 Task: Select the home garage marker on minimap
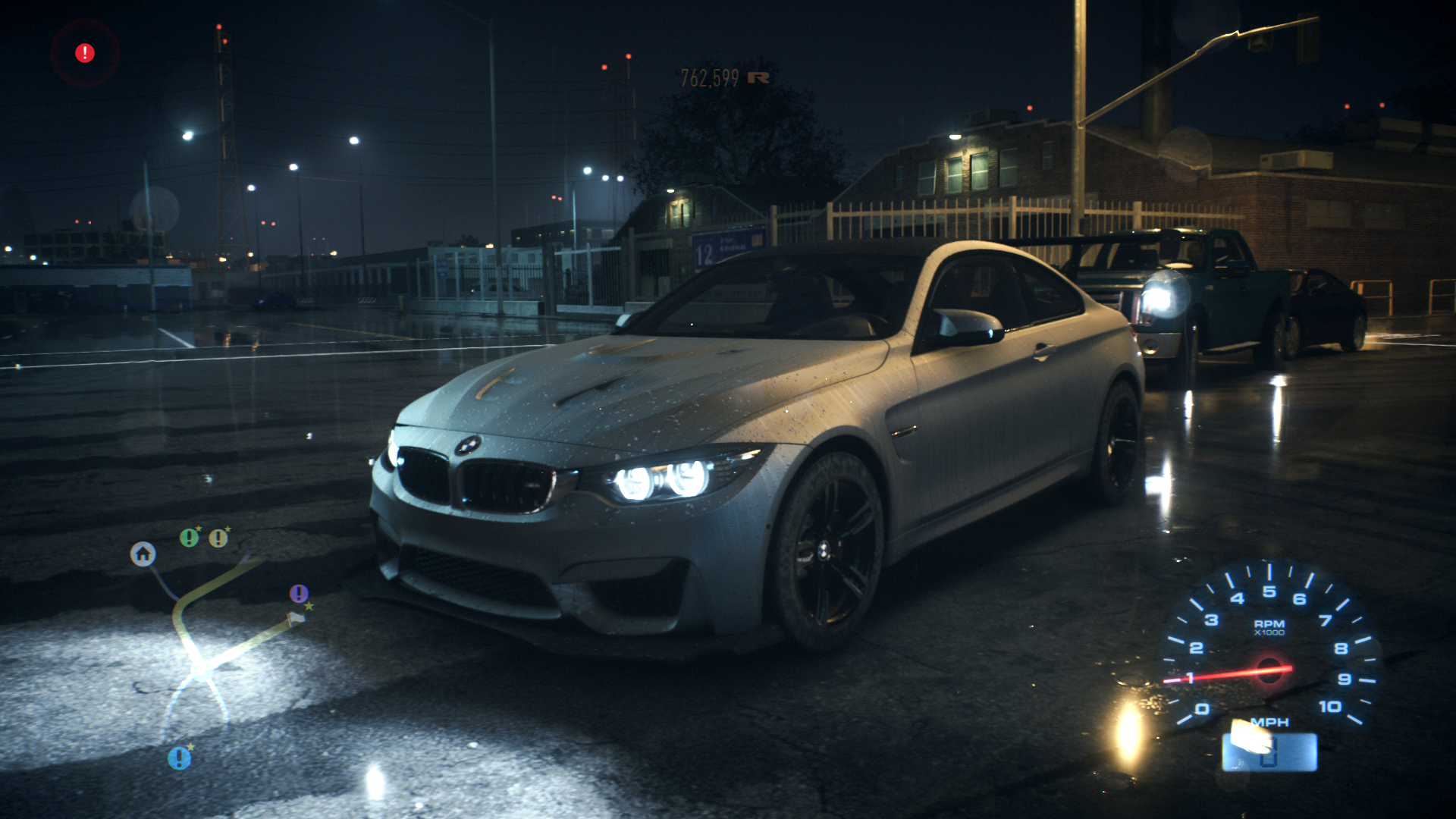tap(143, 554)
